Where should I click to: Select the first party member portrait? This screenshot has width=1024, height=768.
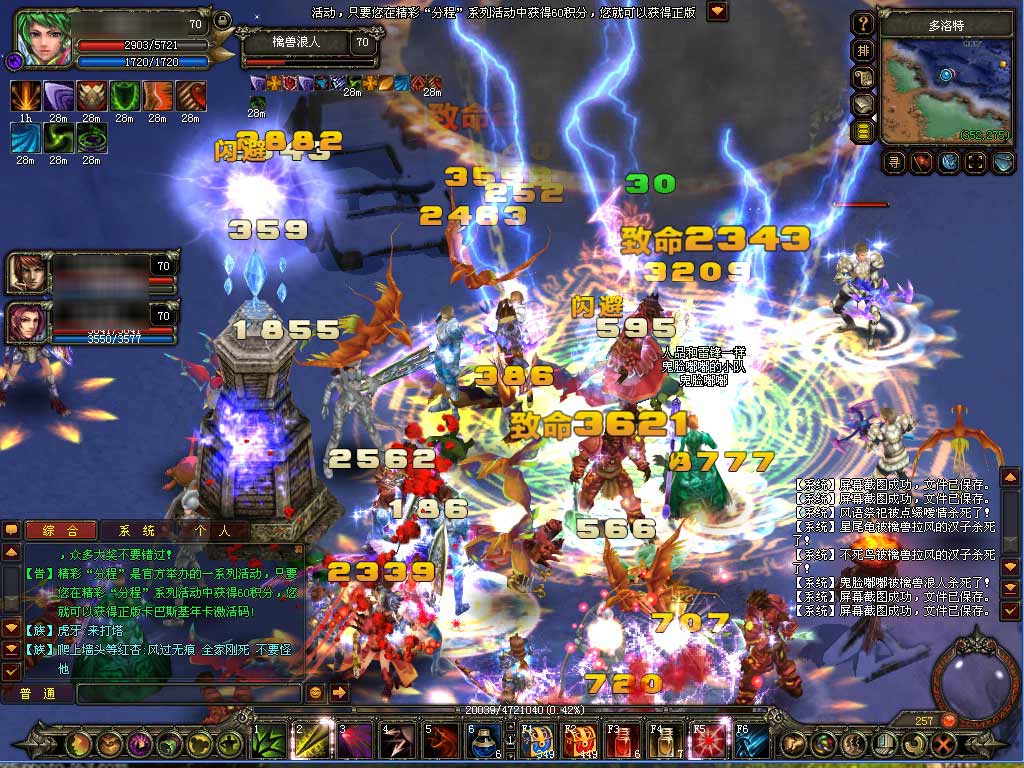pyautogui.click(x=26, y=273)
